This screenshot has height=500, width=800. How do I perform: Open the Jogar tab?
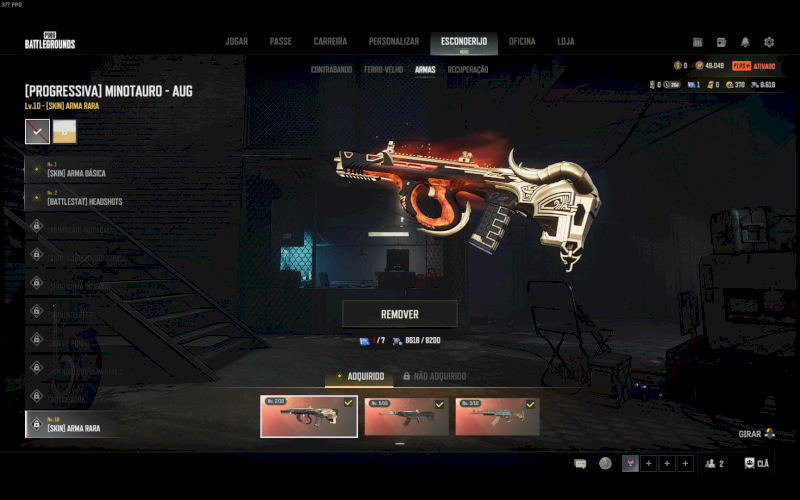pyautogui.click(x=236, y=42)
